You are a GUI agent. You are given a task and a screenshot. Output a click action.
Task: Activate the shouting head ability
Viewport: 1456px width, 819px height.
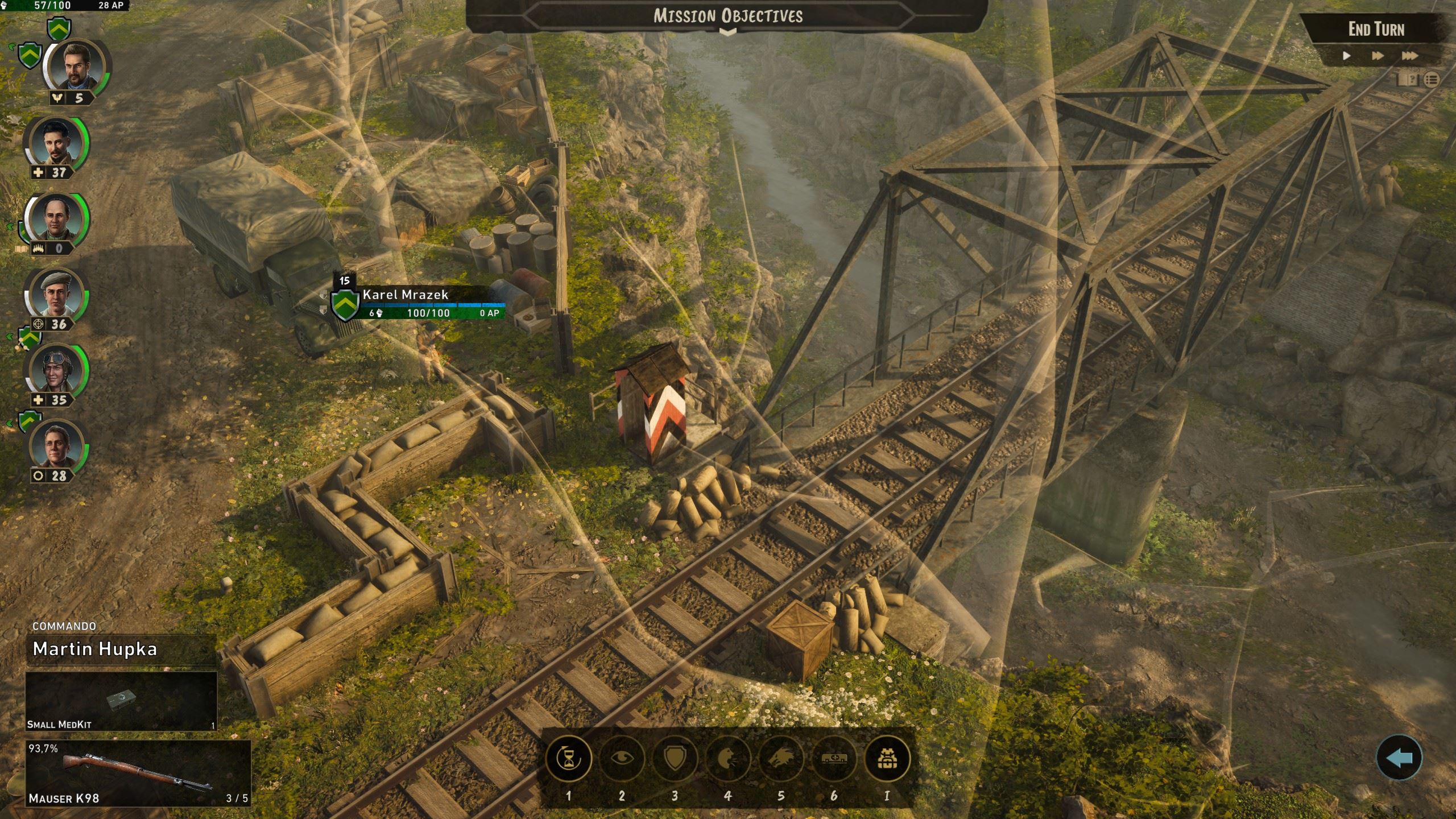click(x=728, y=759)
